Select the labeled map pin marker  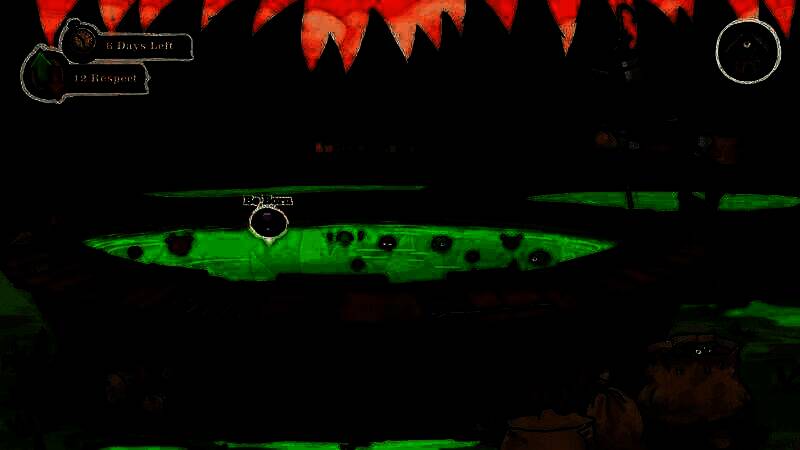coord(268,221)
